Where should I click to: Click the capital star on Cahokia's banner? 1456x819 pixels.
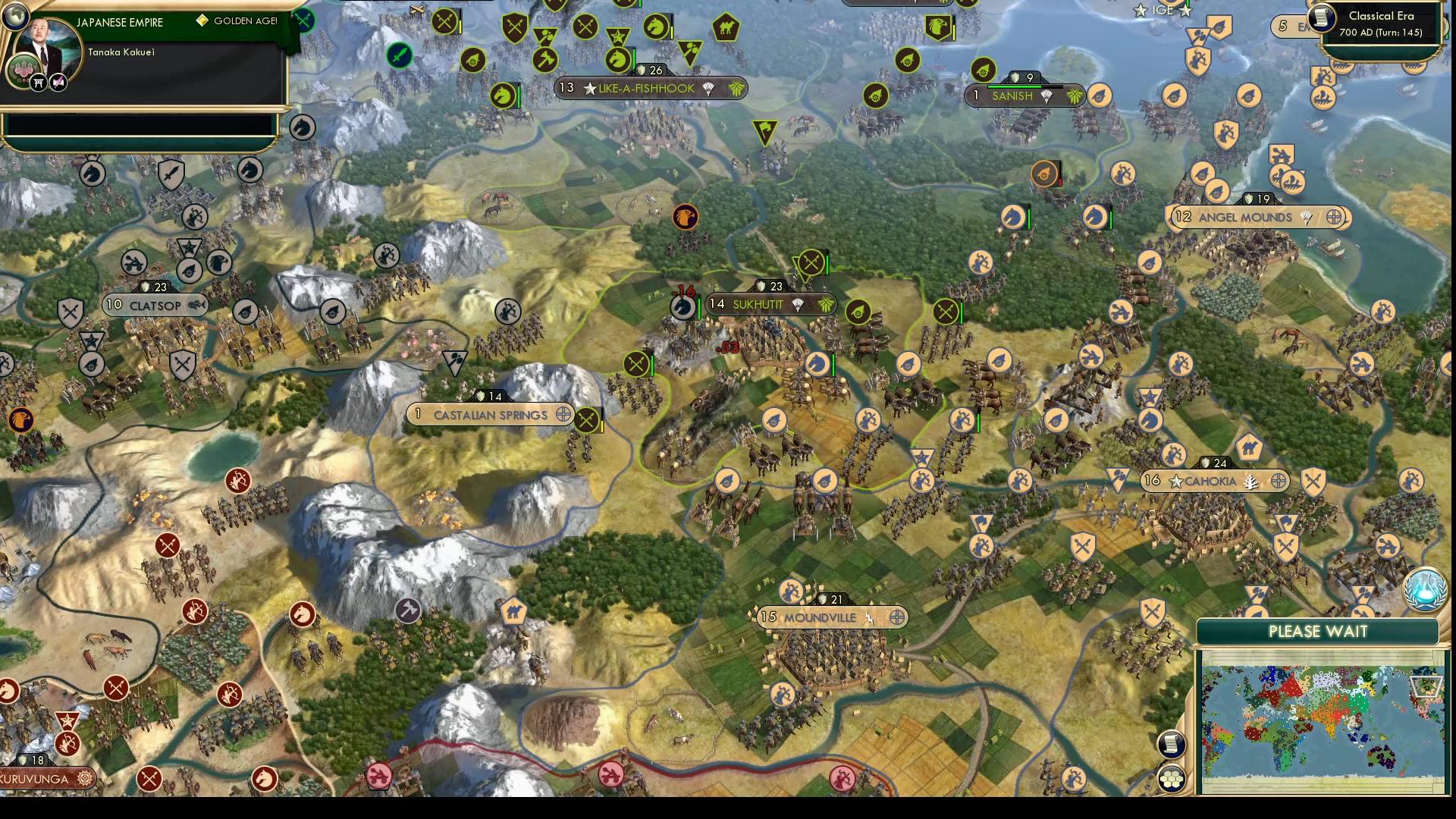point(1175,480)
